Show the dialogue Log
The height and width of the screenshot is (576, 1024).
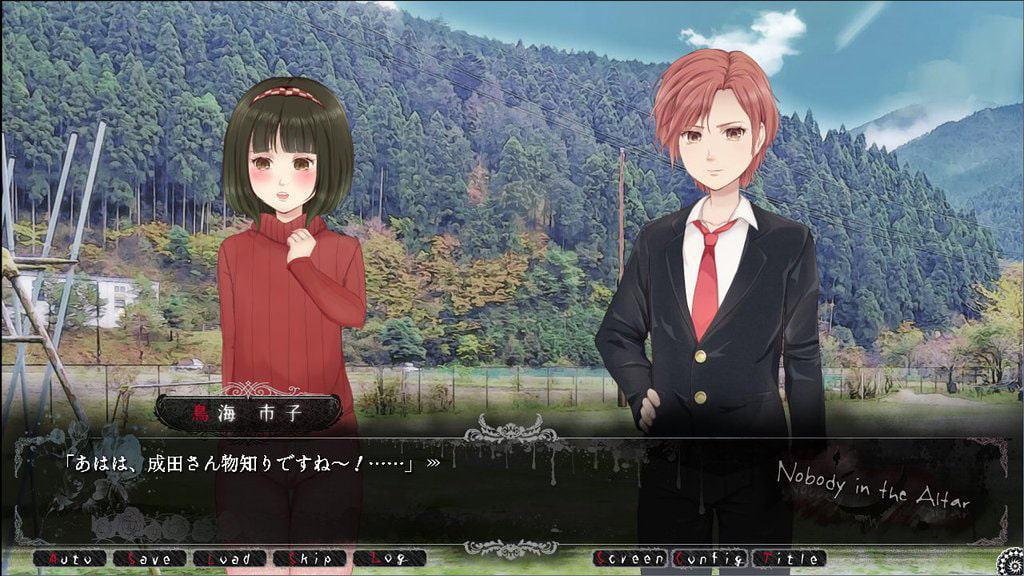[x=388, y=559]
